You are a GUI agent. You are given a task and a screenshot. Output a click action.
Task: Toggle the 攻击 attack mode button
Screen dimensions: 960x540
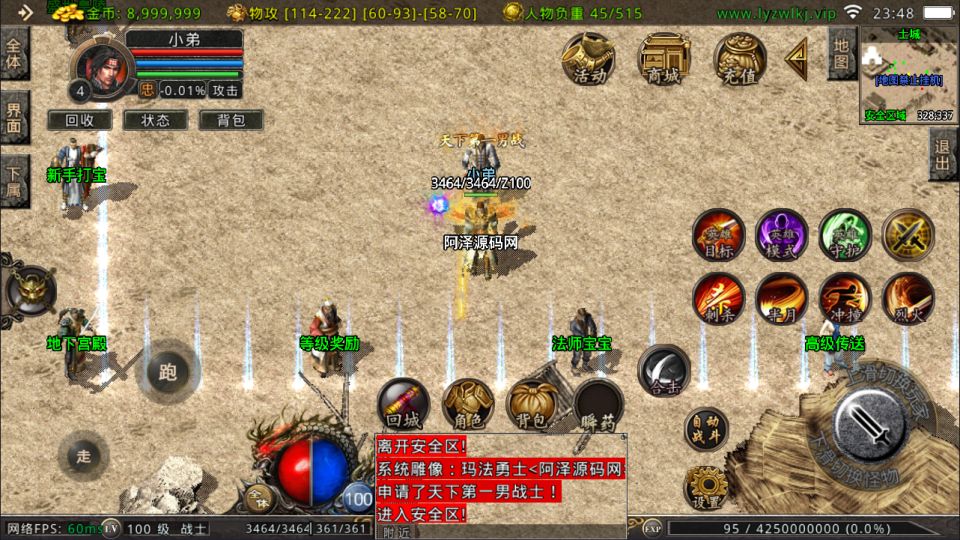(x=226, y=90)
